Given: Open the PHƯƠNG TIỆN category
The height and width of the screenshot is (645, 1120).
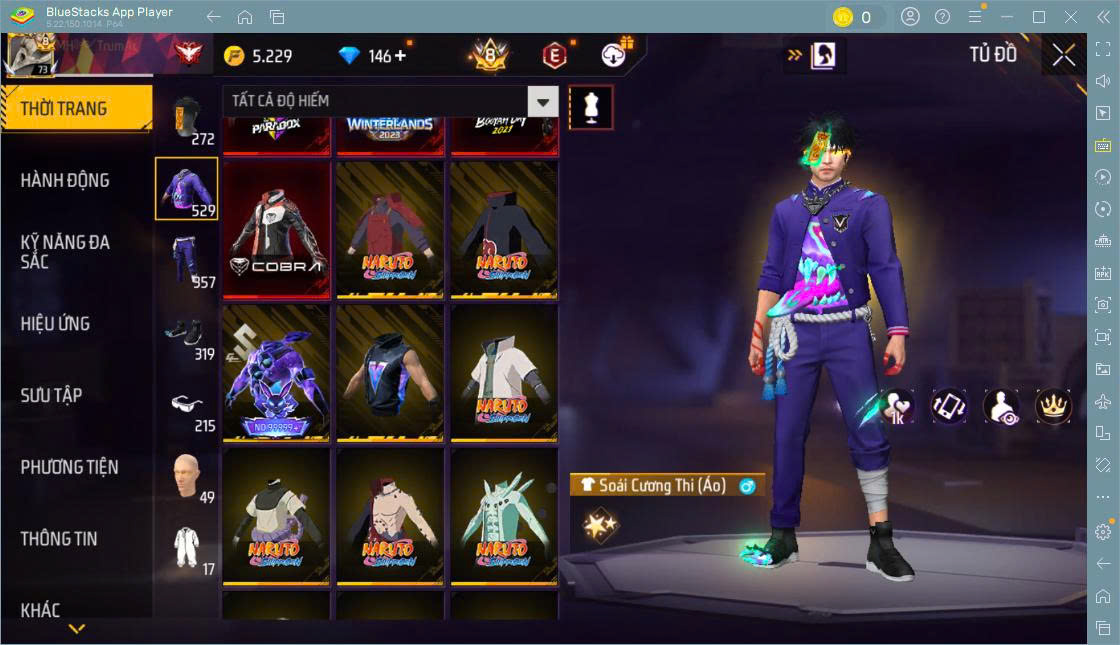Looking at the screenshot, I should point(70,467).
